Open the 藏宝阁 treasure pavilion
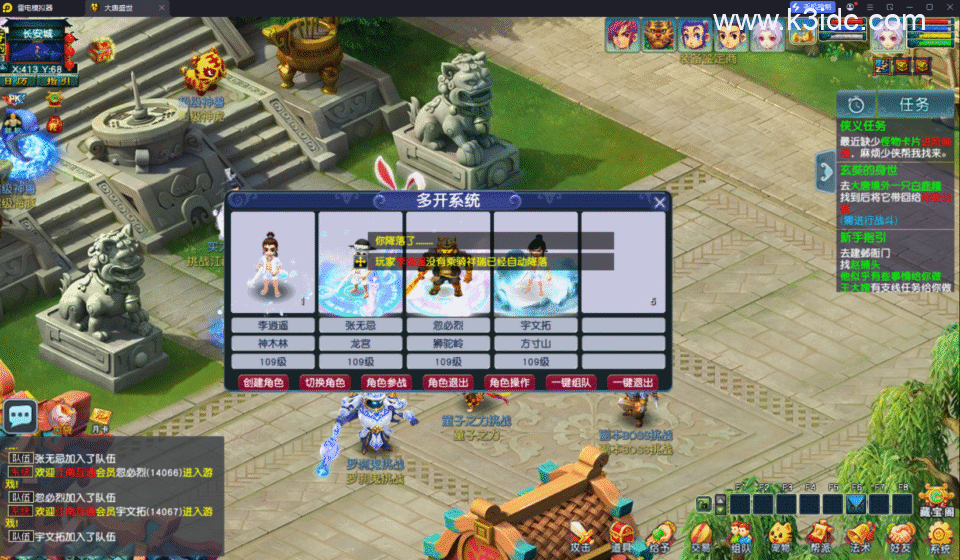 [x=937, y=499]
